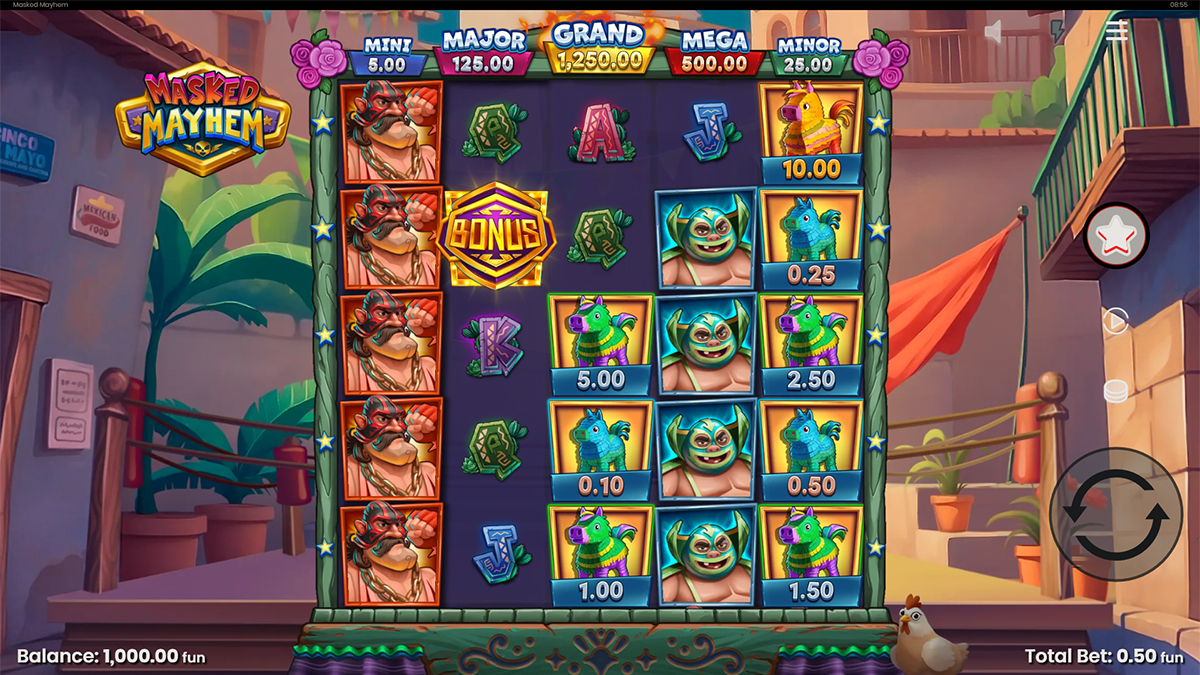Spin the reels with the circular arrows button

[1115, 514]
